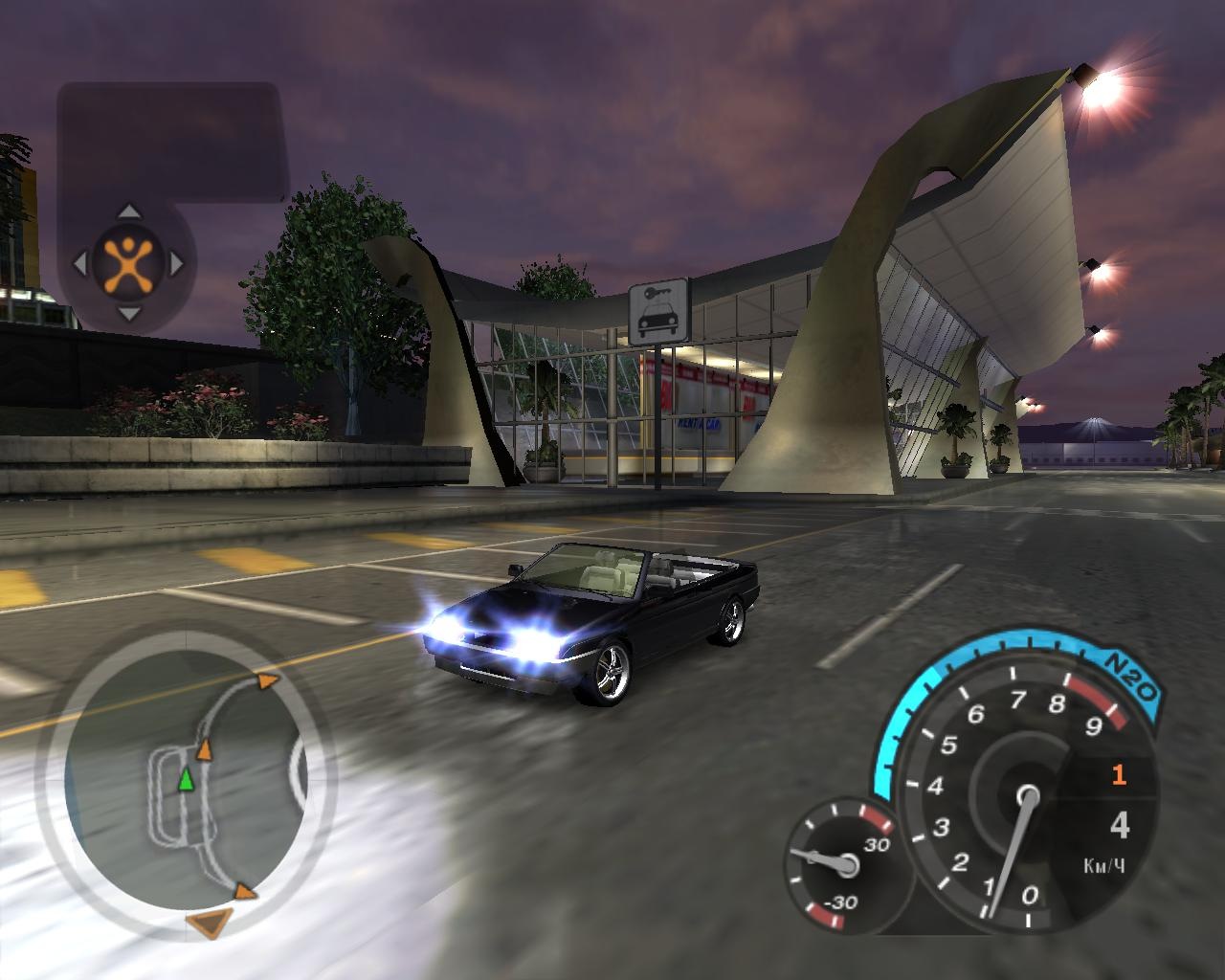Choose the orange marker nearest the green arrow
1225x980 pixels.
pyautogui.click(x=203, y=749)
